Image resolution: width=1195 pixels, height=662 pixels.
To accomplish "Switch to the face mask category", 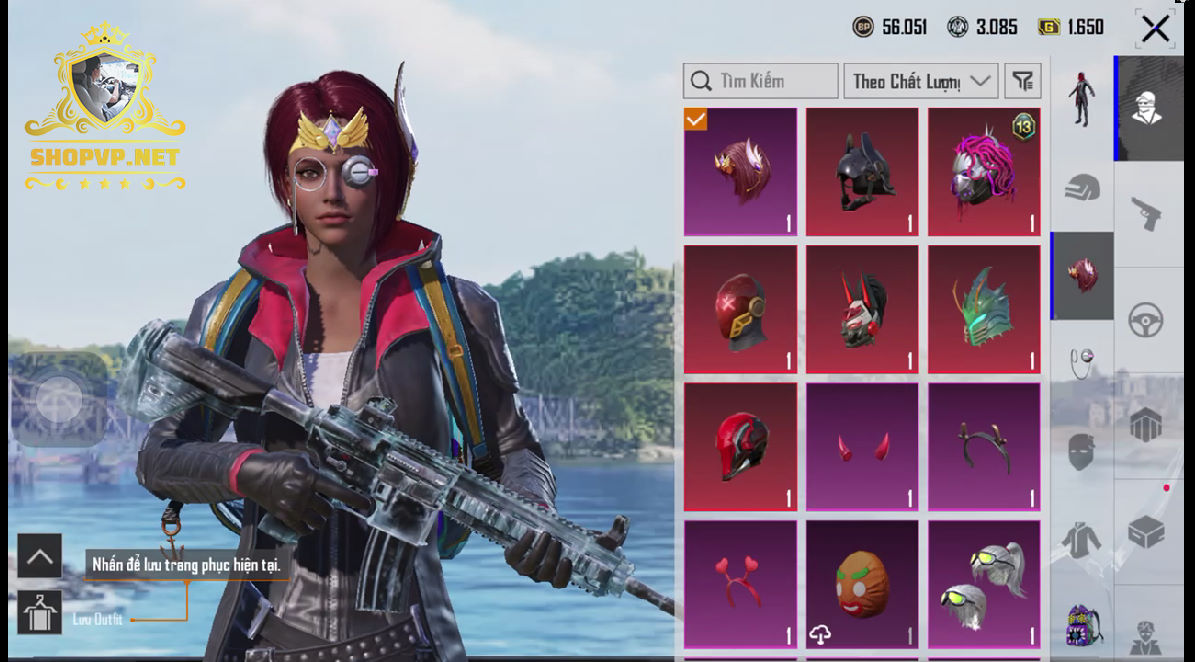I will point(1081,452).
